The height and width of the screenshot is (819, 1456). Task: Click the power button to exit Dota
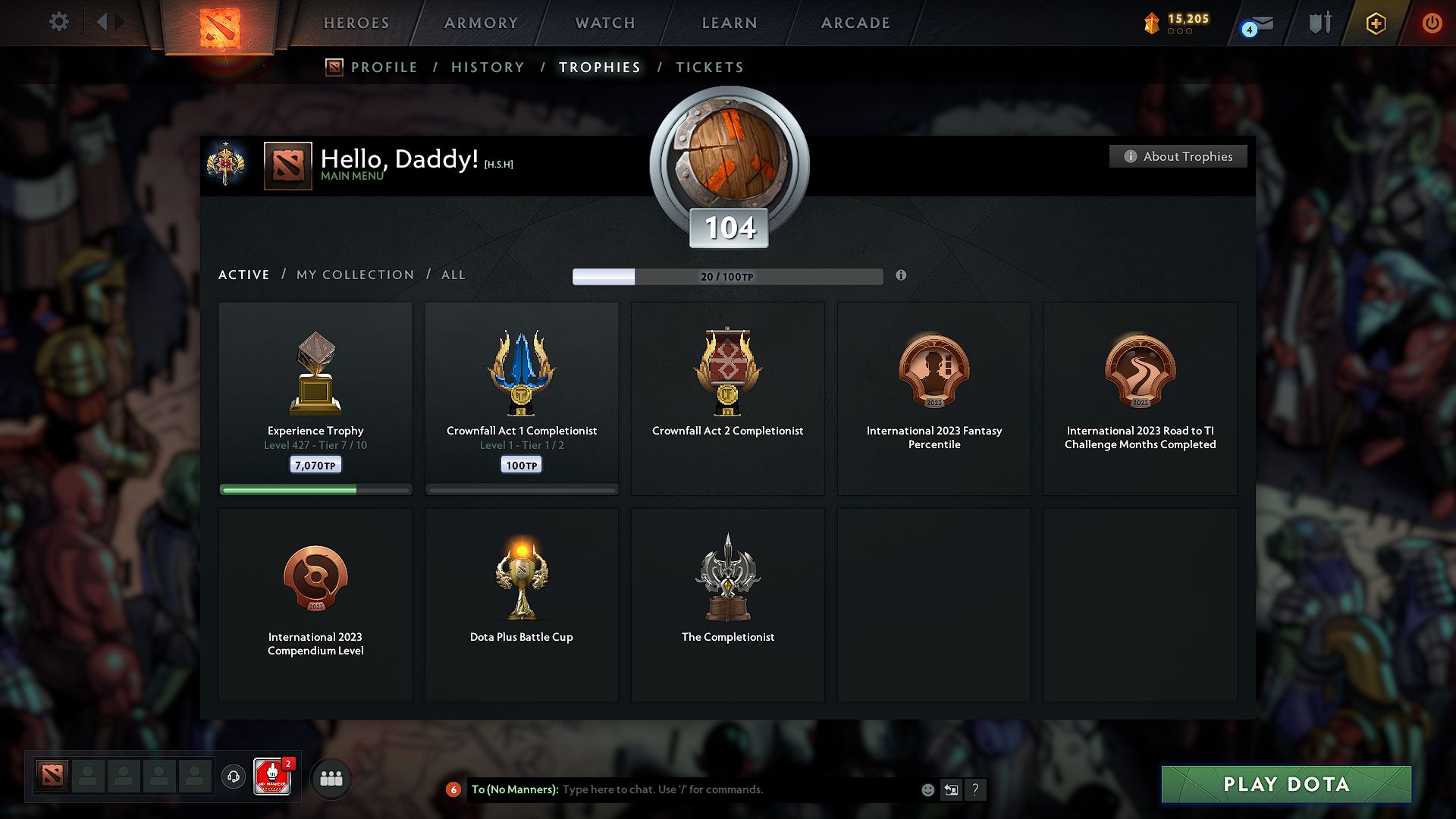(1432, 23)
